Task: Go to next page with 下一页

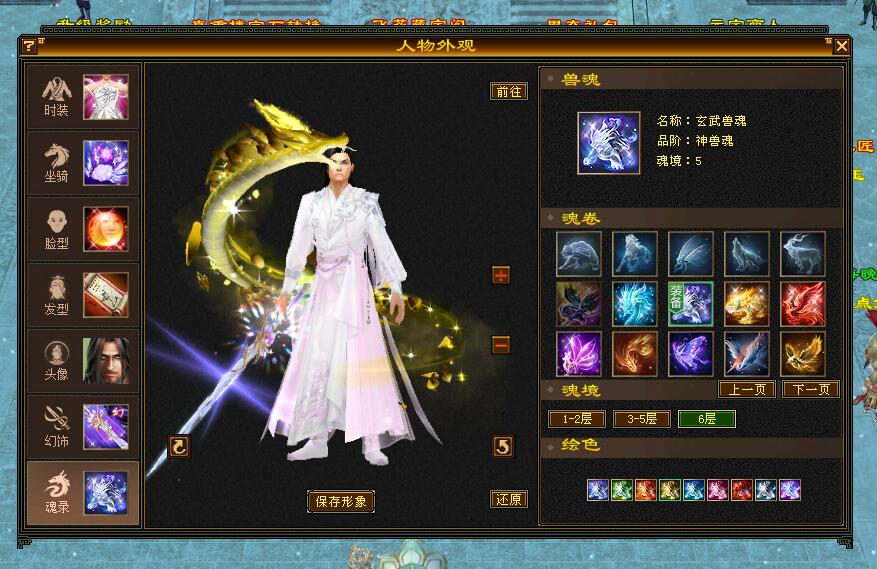Action: [810, 389]
